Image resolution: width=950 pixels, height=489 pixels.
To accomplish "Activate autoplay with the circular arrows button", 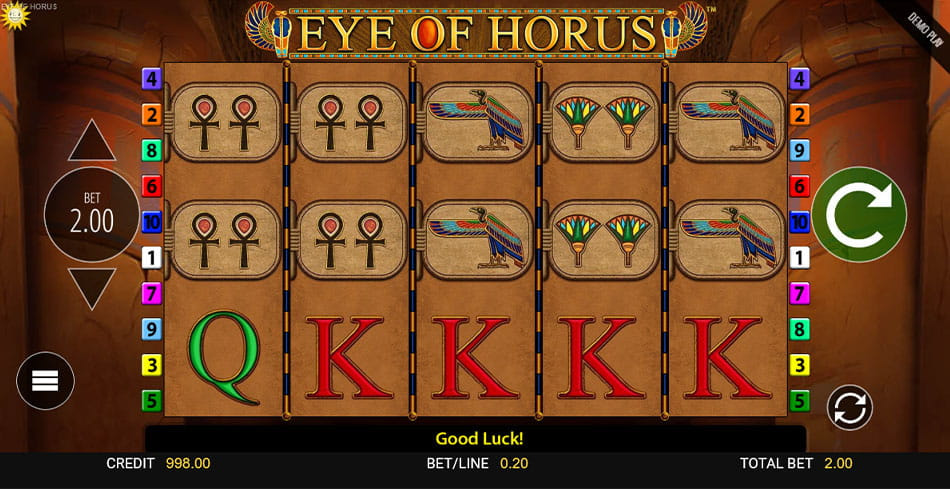I will (x=849, y=407).
